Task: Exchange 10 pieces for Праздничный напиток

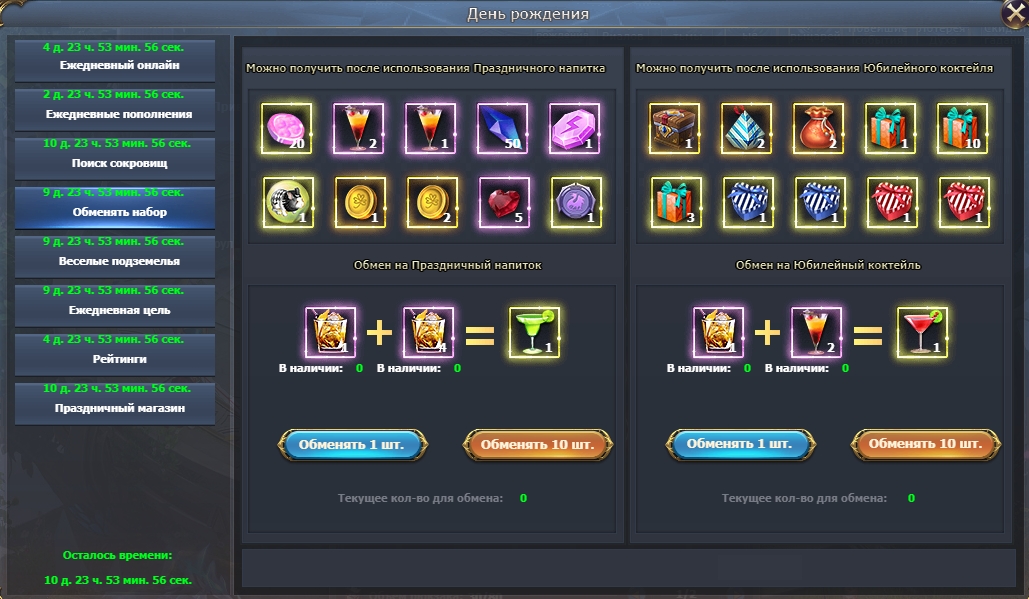Action: coord(538,444)
